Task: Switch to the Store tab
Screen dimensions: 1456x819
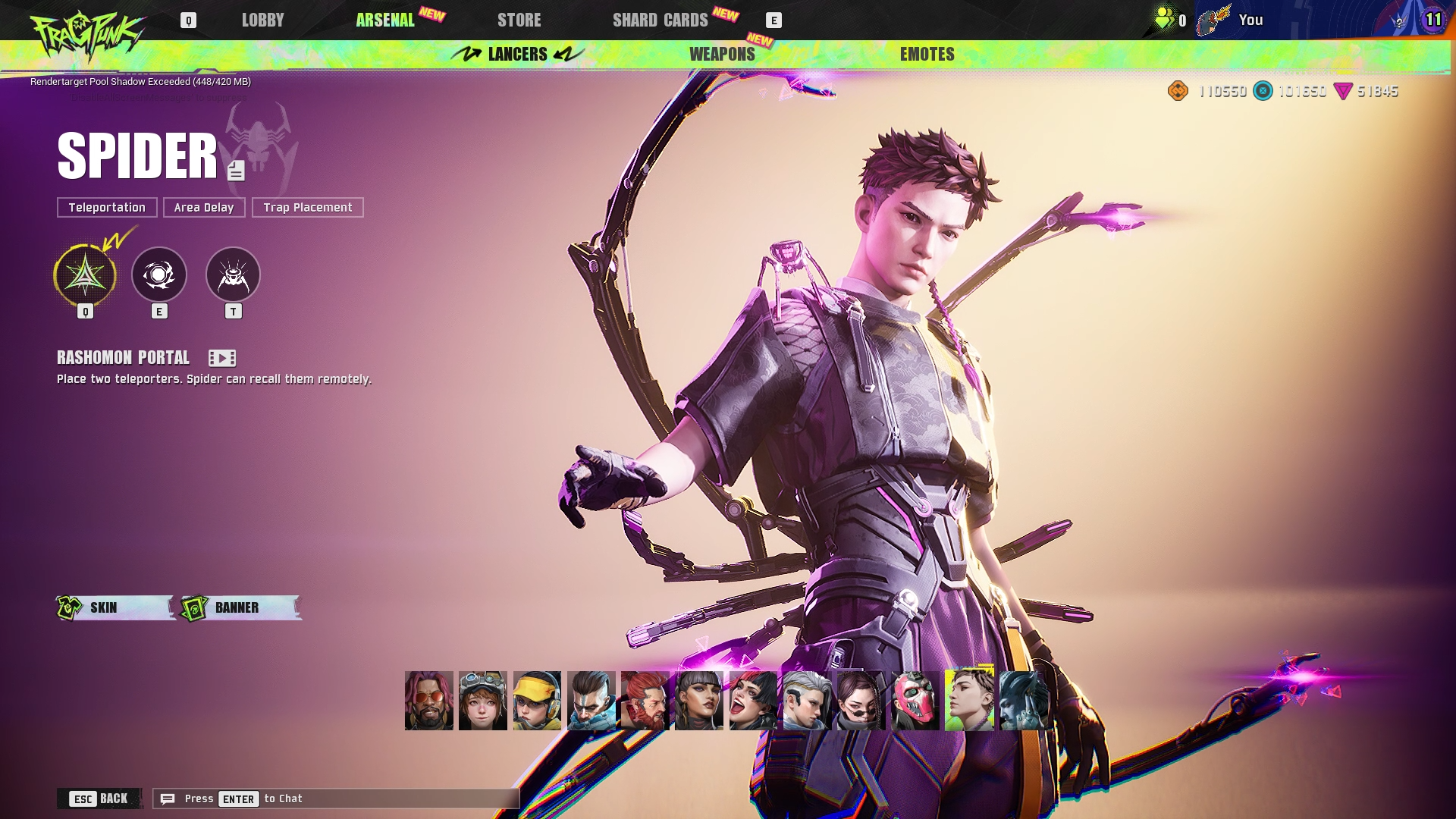Action: (x=519, y=20)
